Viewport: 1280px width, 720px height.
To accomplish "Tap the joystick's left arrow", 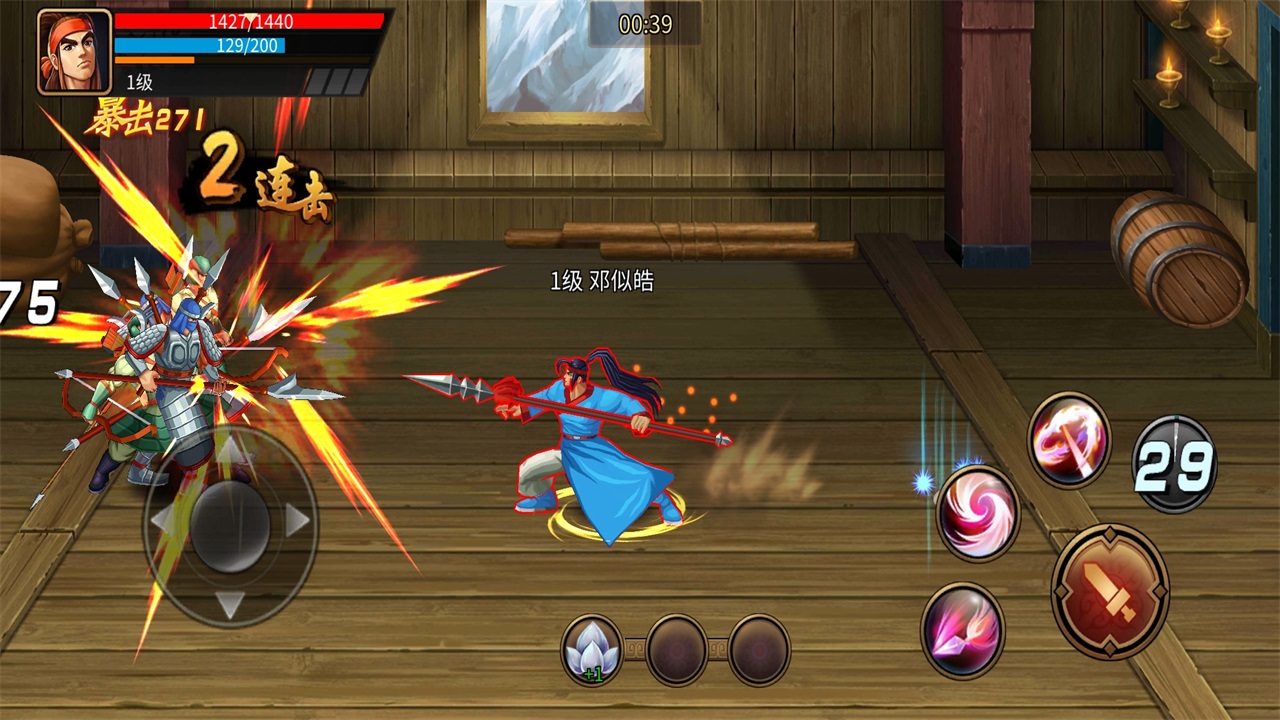I will [x=160, y=520].
